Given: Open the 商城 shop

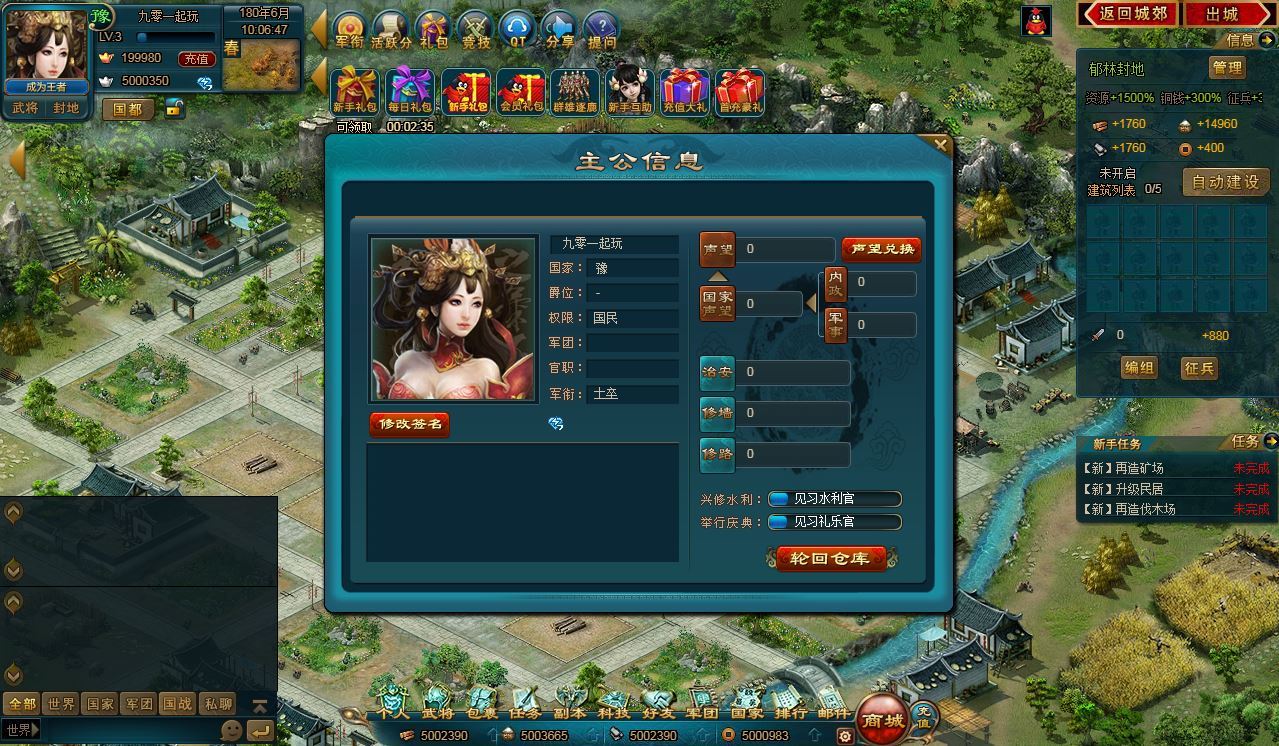Looking at the screenshot, I should pyautogui.click(x=882, y=720).
